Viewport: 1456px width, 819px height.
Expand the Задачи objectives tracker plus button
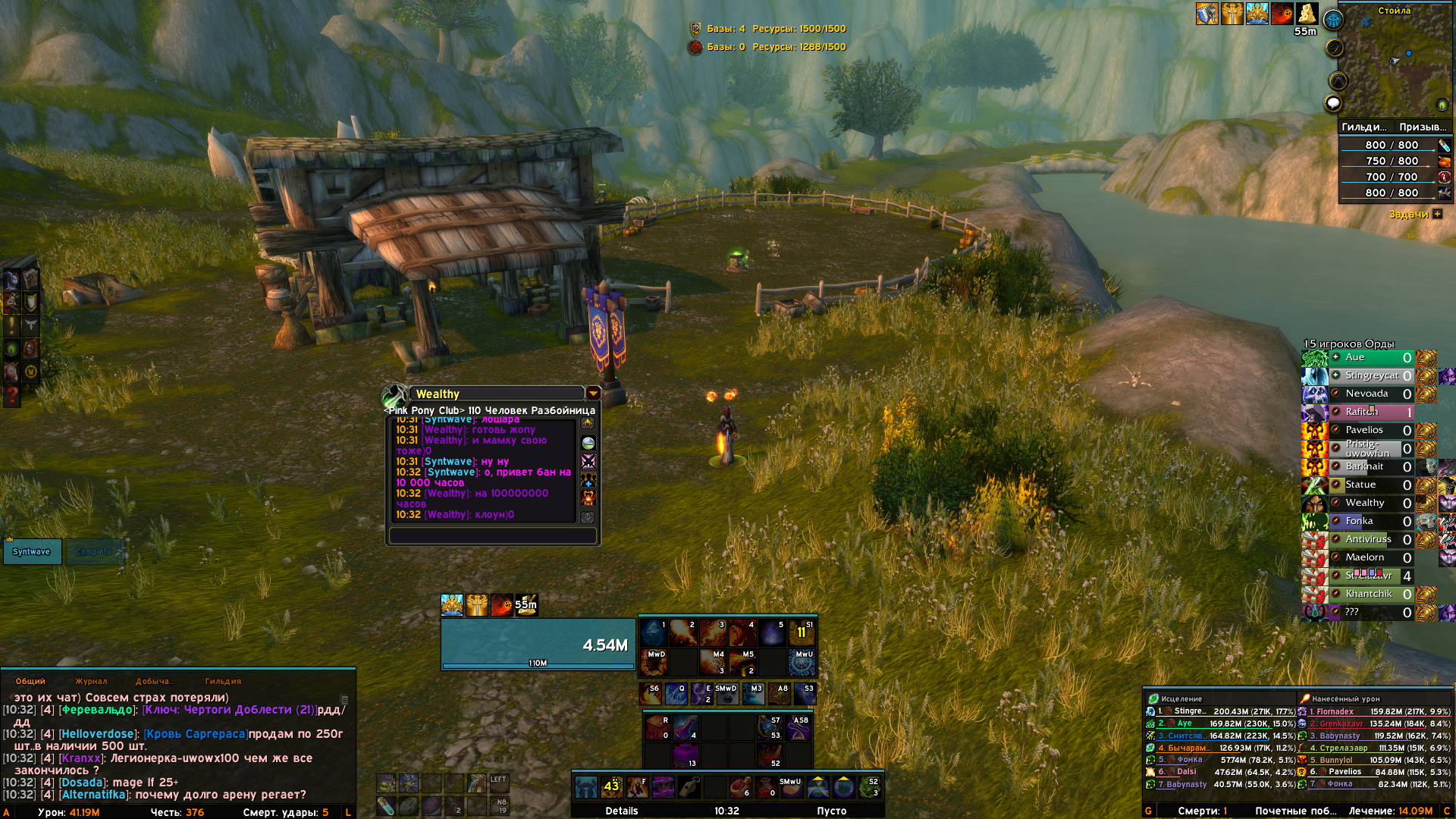click(x=1437, y=214)
